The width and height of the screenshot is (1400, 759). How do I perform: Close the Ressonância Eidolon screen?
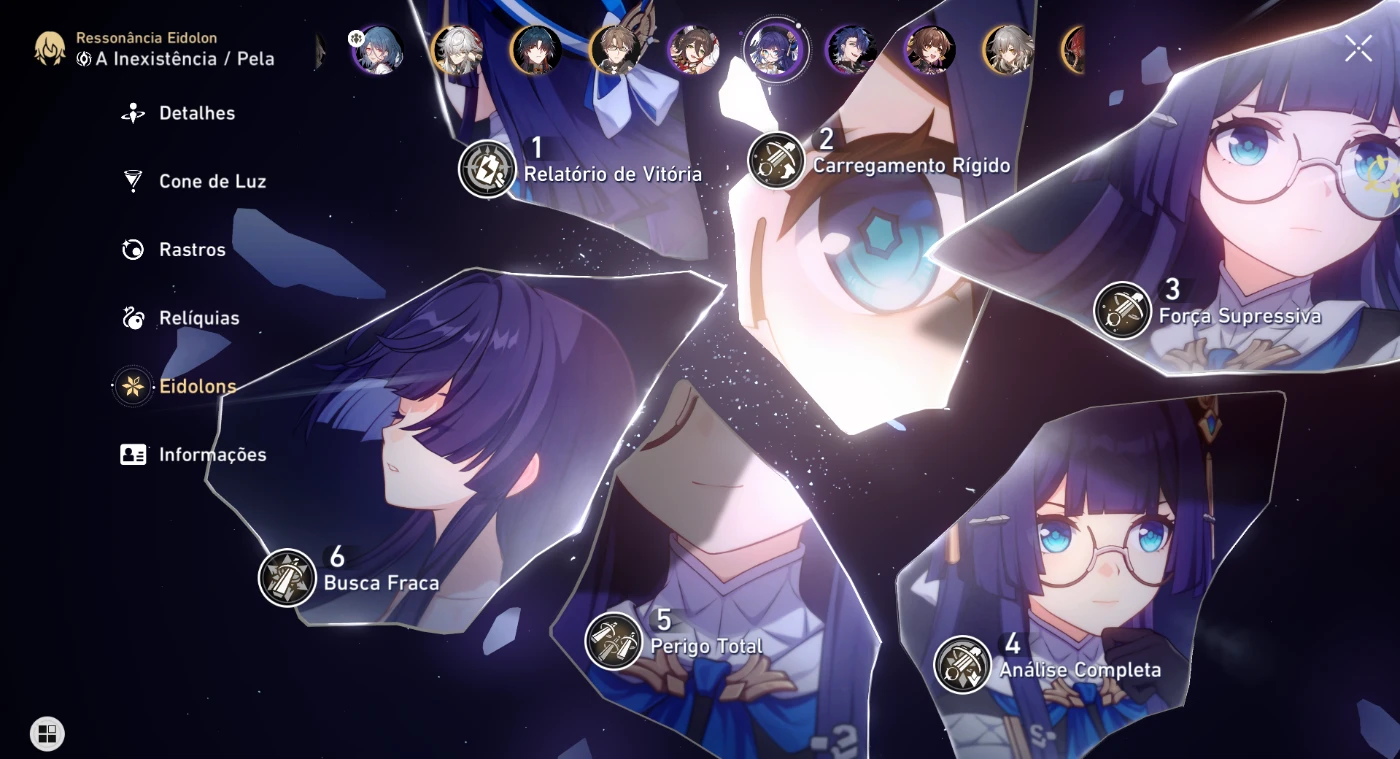[x=1358, y=46]
